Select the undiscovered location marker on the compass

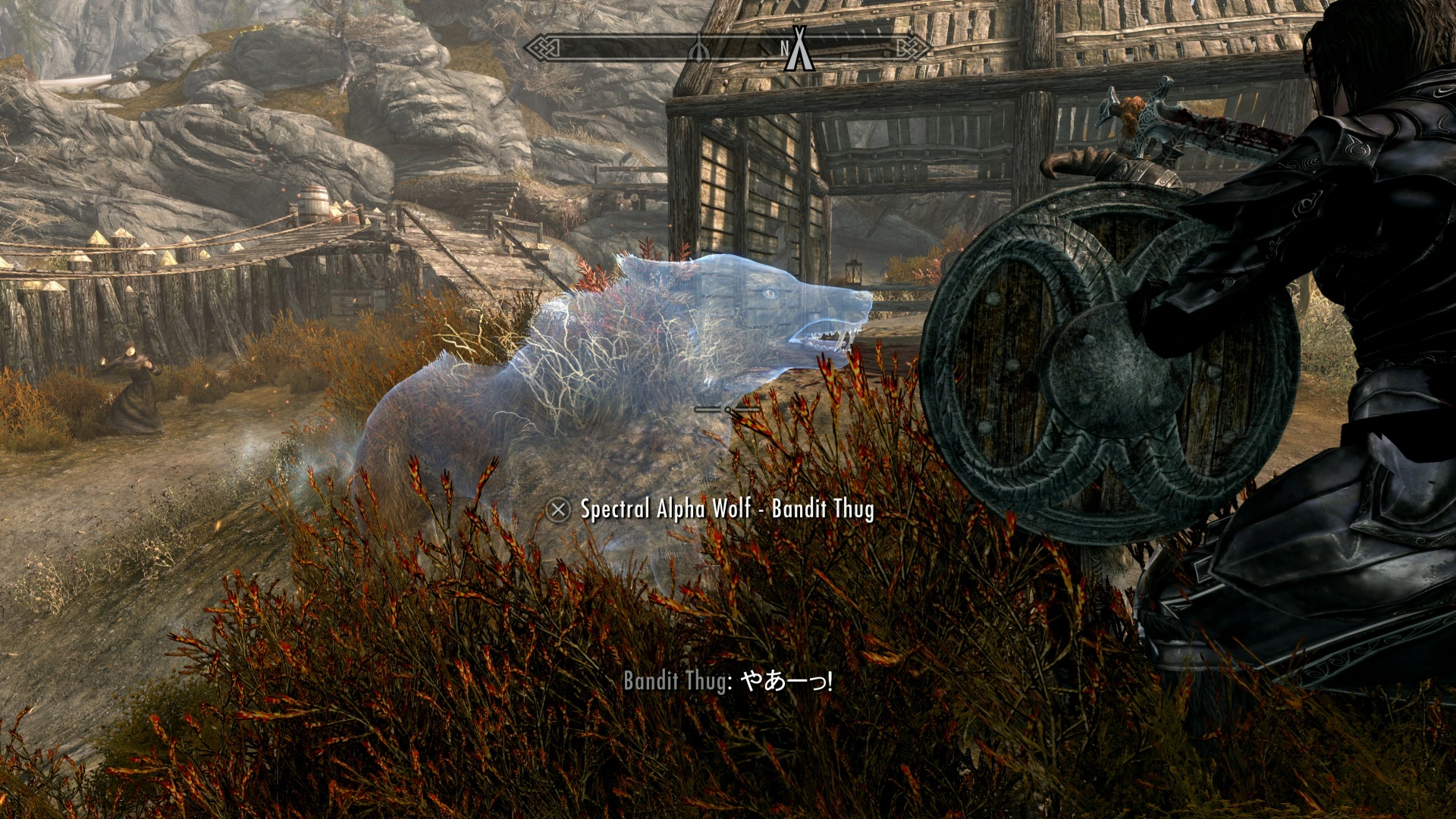tap(699, 49)
